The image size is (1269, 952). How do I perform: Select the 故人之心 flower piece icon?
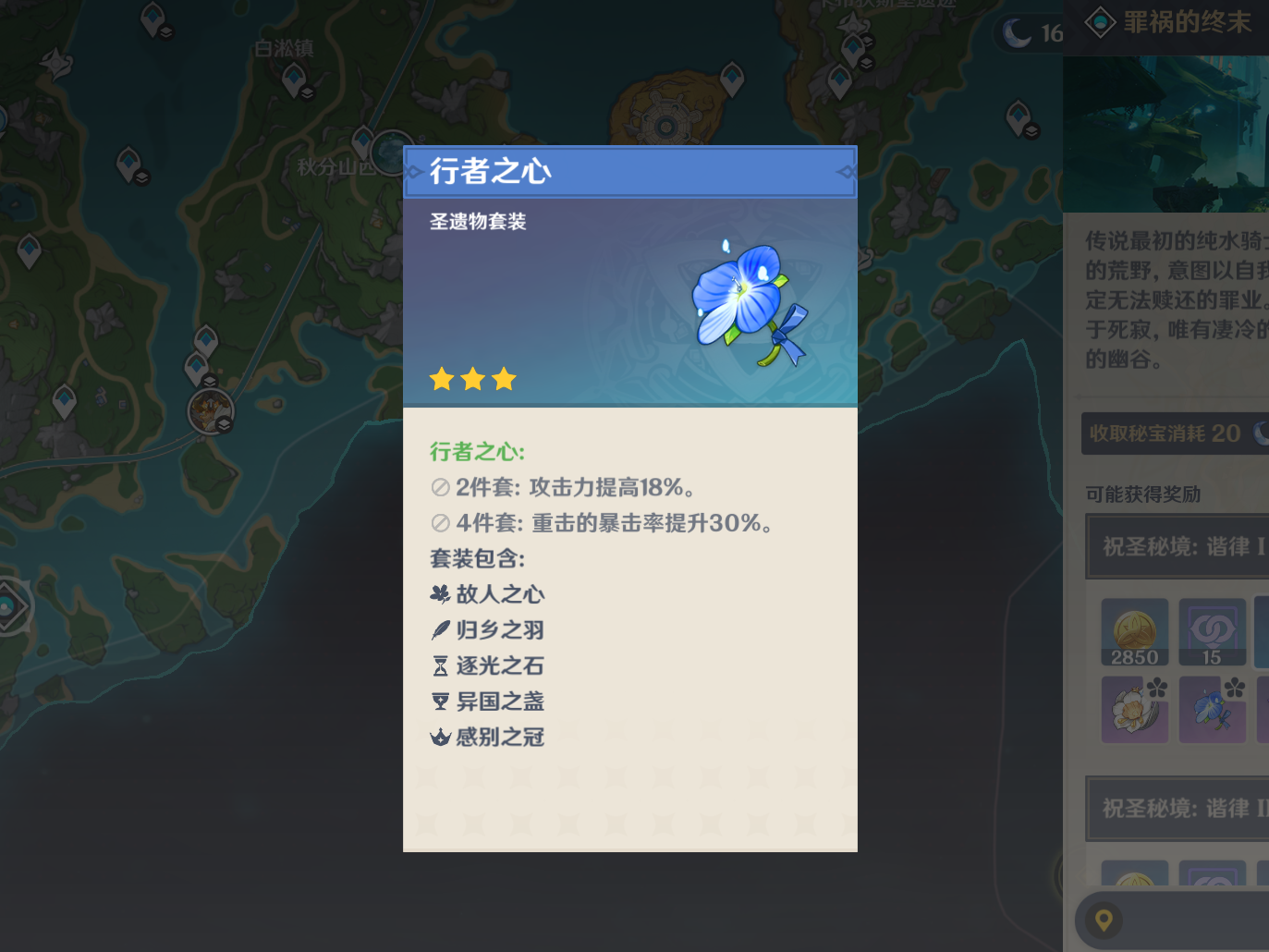tap(440, 594)
